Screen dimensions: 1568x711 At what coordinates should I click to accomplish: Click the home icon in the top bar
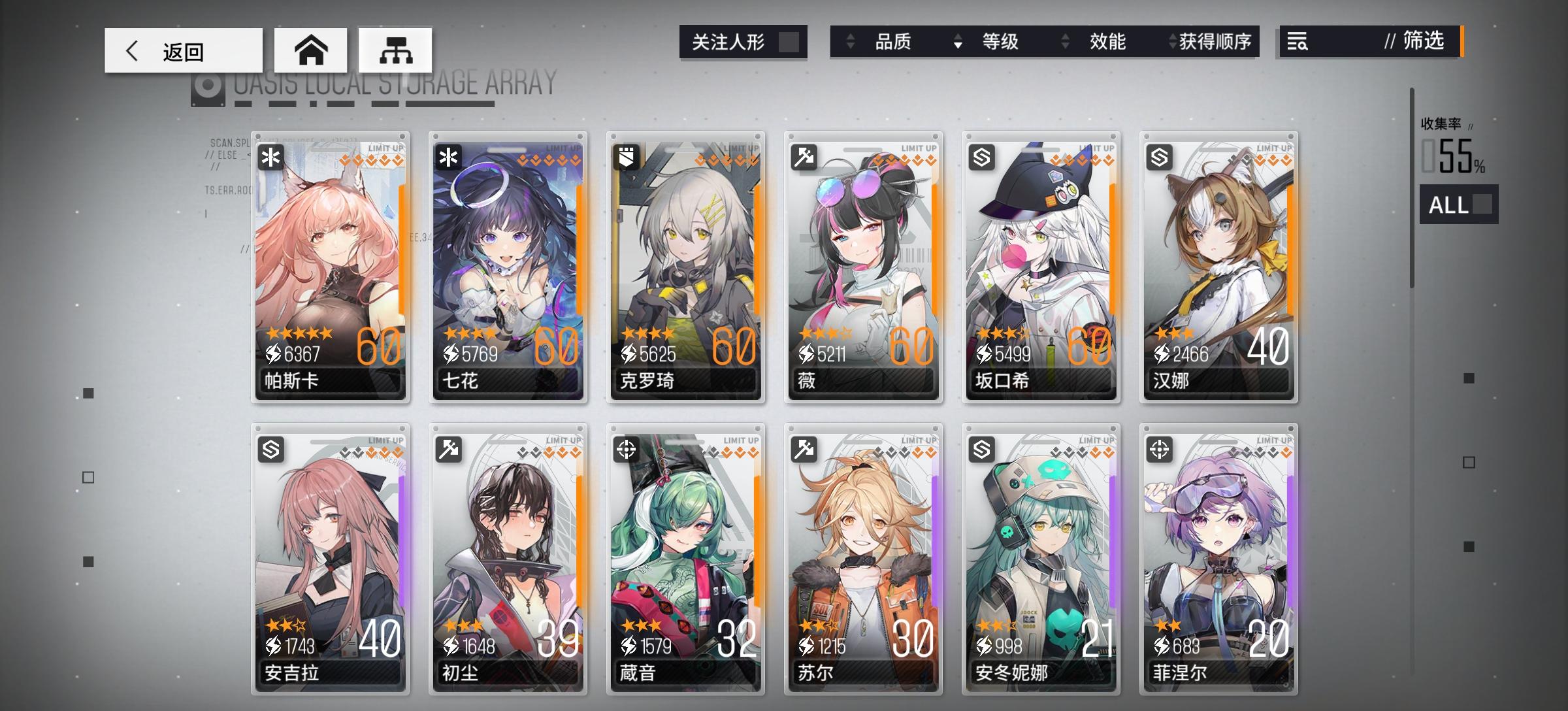[x=312, y=50]
